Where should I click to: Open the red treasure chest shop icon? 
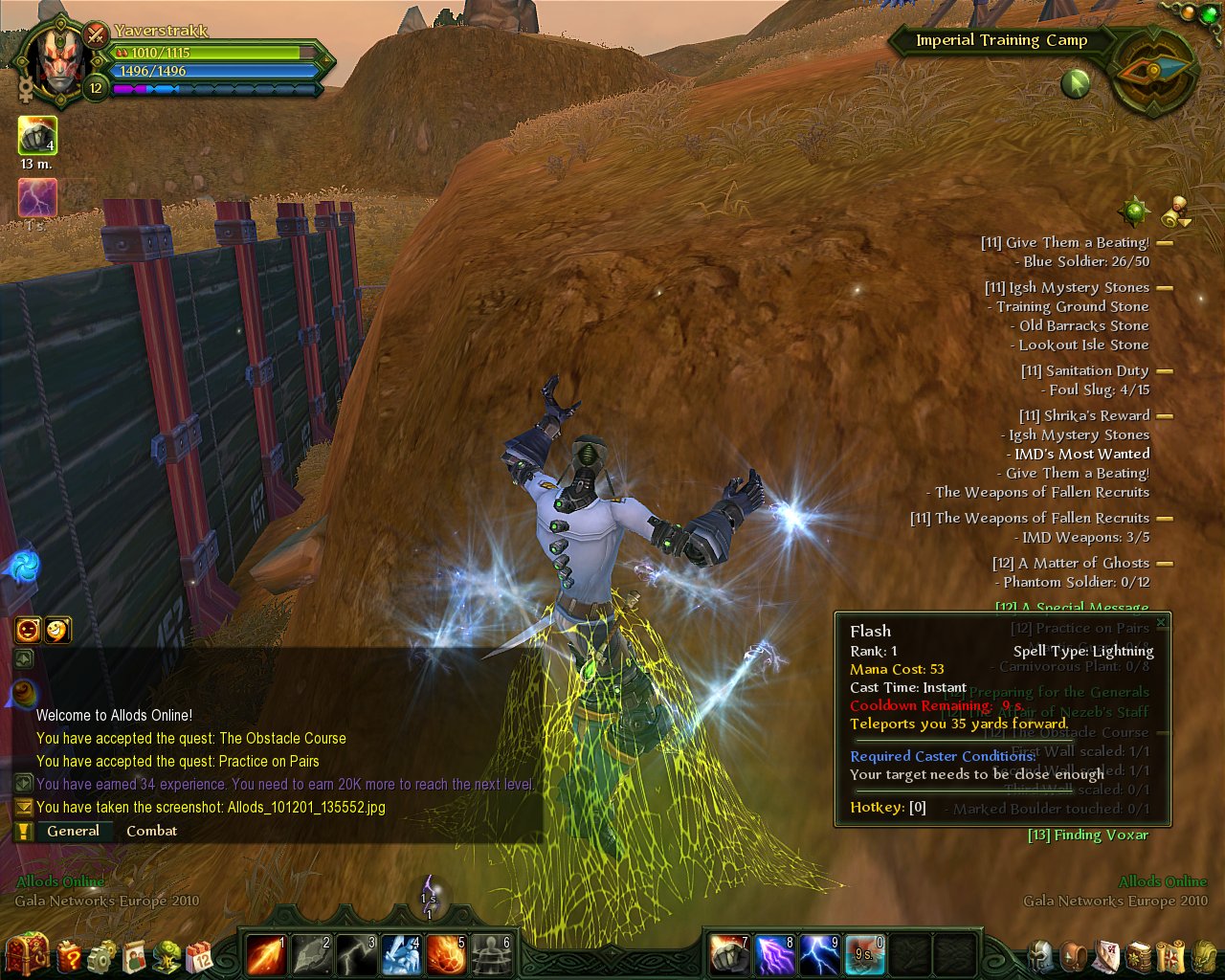(x=27, y=954)
